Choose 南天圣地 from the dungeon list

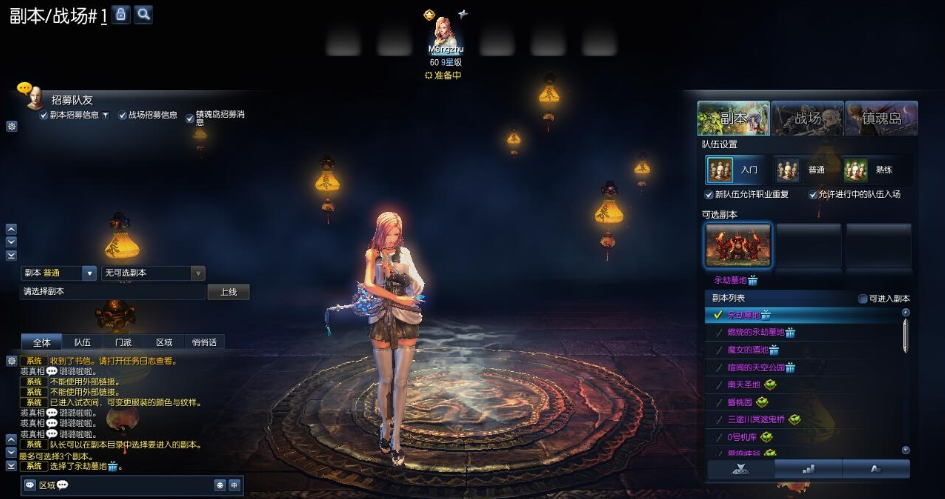pyautogui.click(x=745, y=384)
